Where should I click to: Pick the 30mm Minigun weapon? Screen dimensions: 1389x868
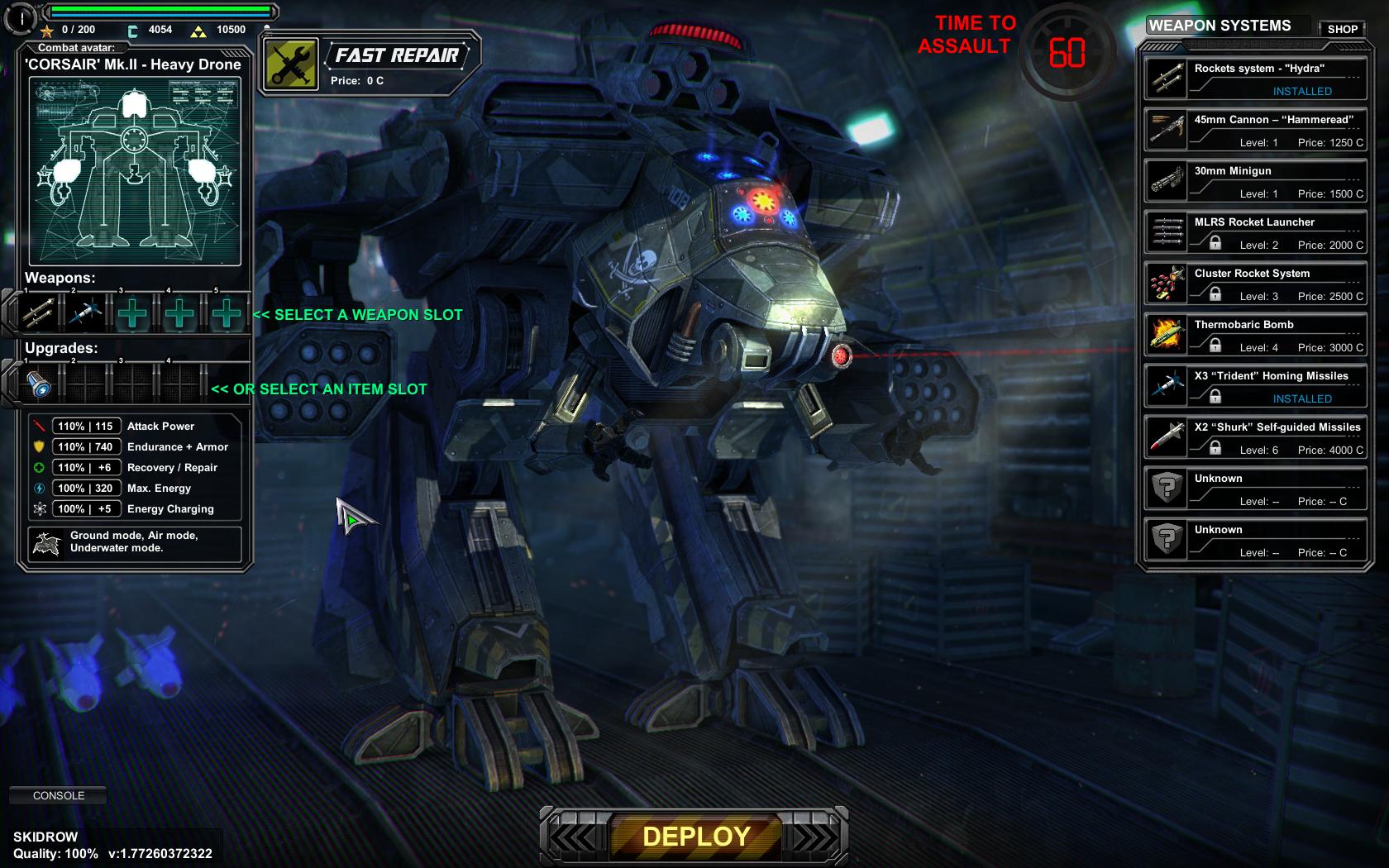(1255, 181)
